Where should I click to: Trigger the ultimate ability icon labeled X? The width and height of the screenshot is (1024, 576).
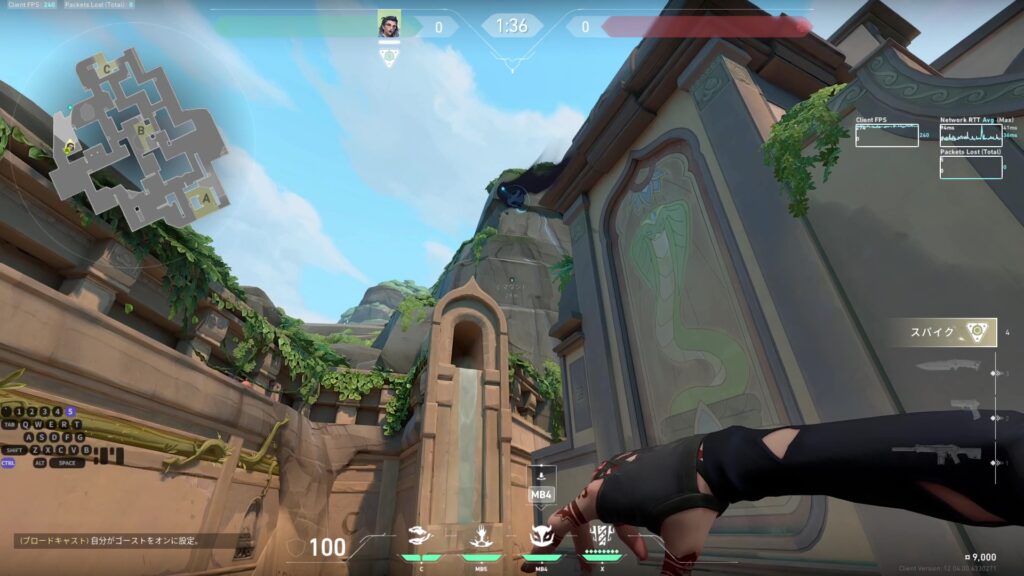click(602, 535)
